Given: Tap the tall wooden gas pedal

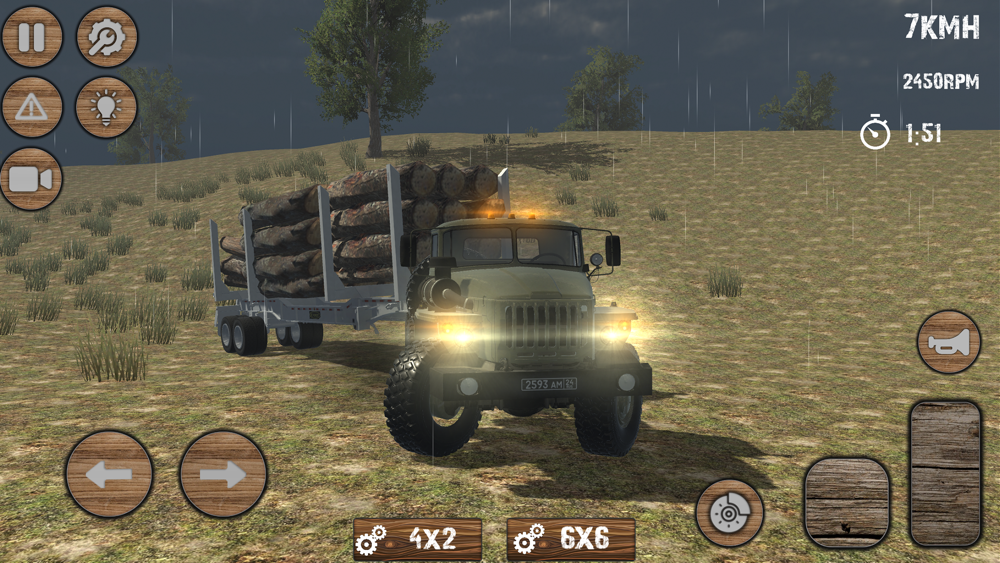Looking at the screenshot, I should pos(945,474).
